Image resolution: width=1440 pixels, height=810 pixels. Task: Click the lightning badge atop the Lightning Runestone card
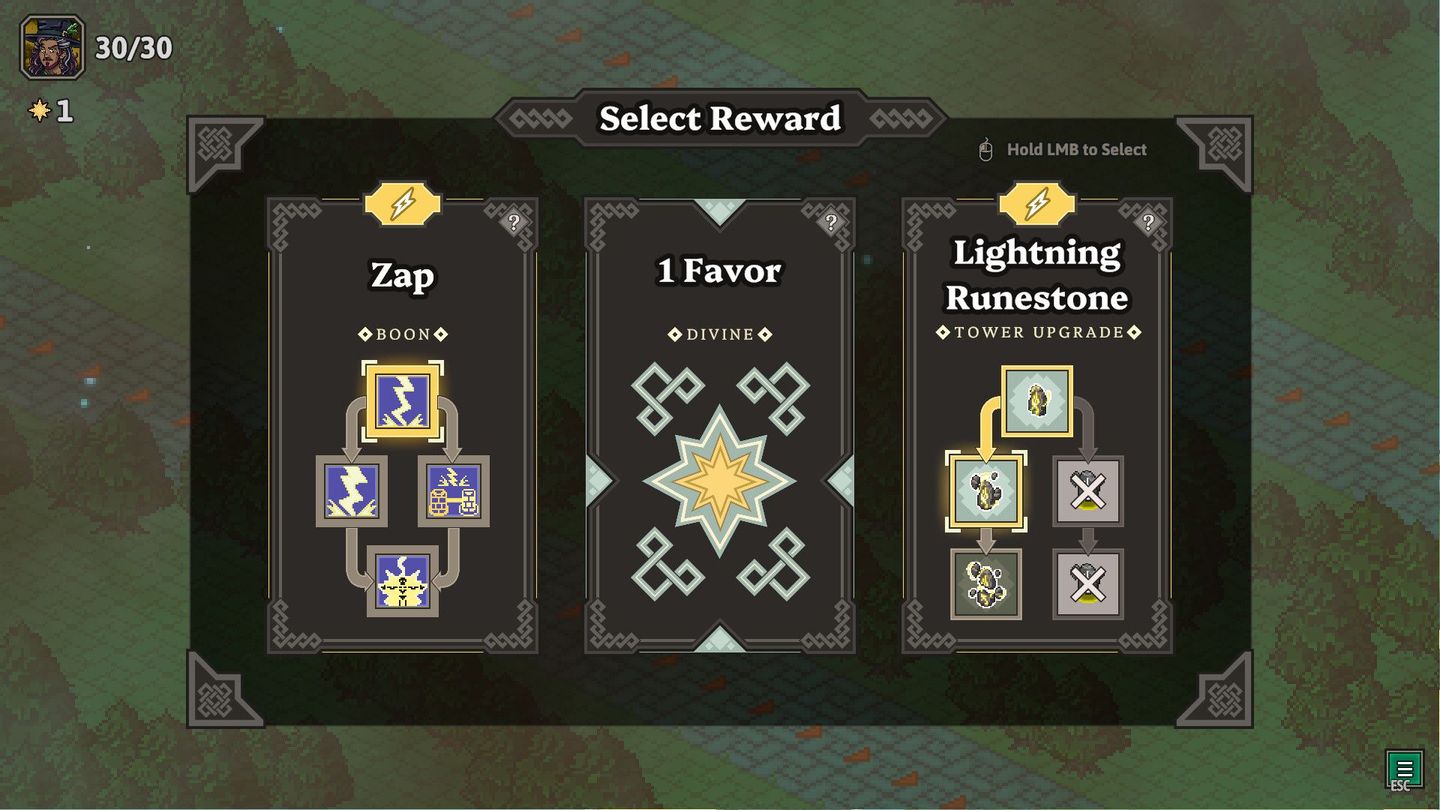pyautogui.click(x=1035, y=204)
